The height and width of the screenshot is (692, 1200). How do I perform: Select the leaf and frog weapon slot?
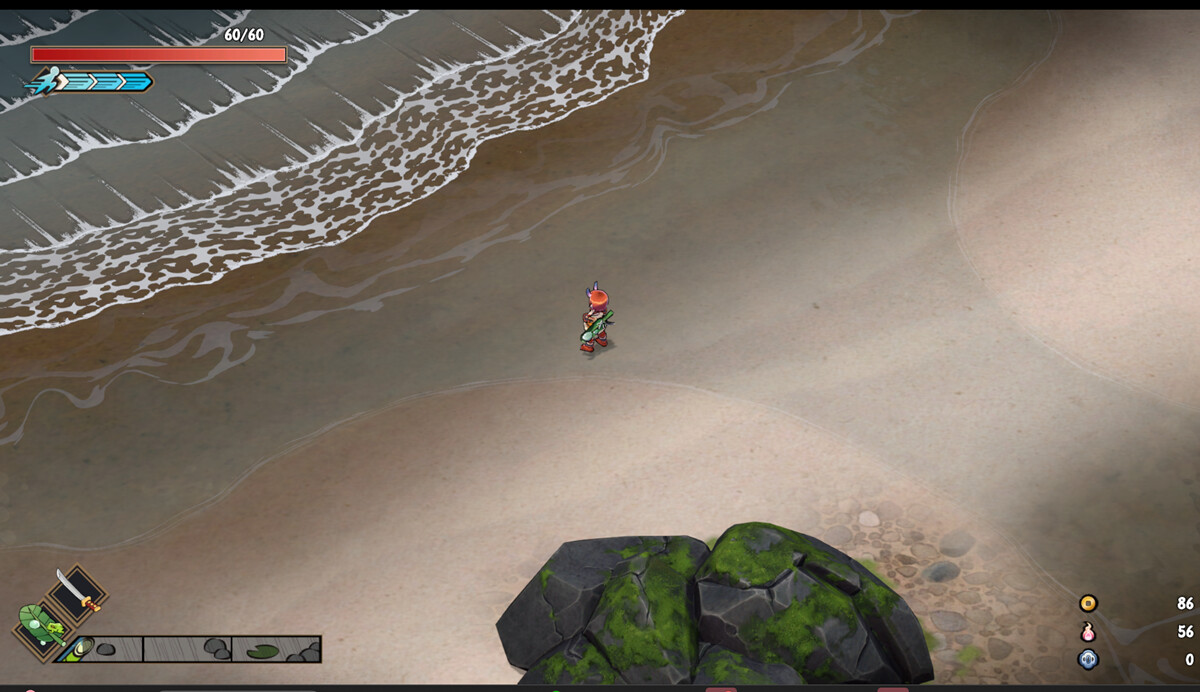point(41,629)
